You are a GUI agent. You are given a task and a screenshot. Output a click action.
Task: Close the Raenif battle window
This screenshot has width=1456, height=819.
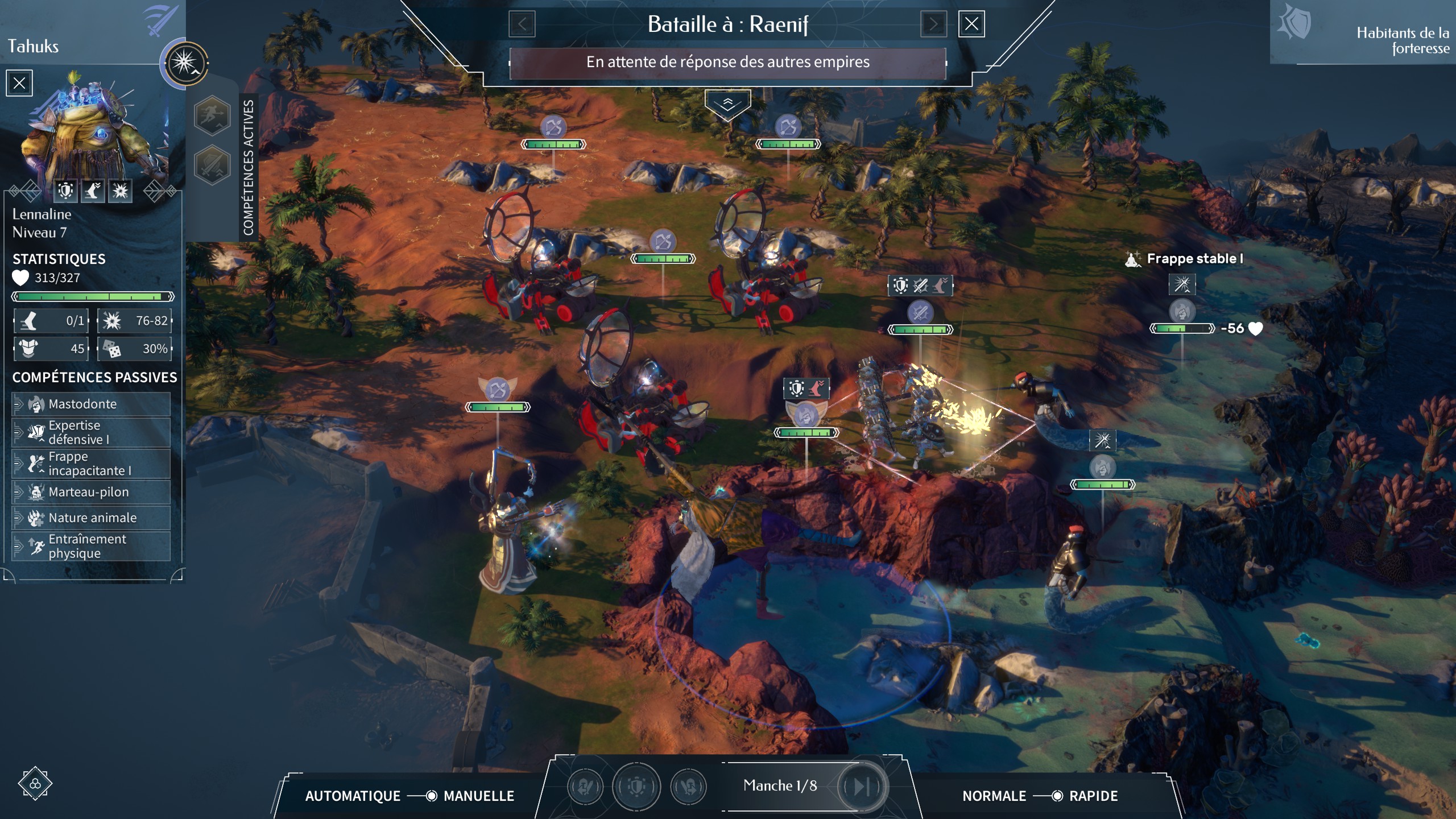pyautogui.click(x=971, y=24)
